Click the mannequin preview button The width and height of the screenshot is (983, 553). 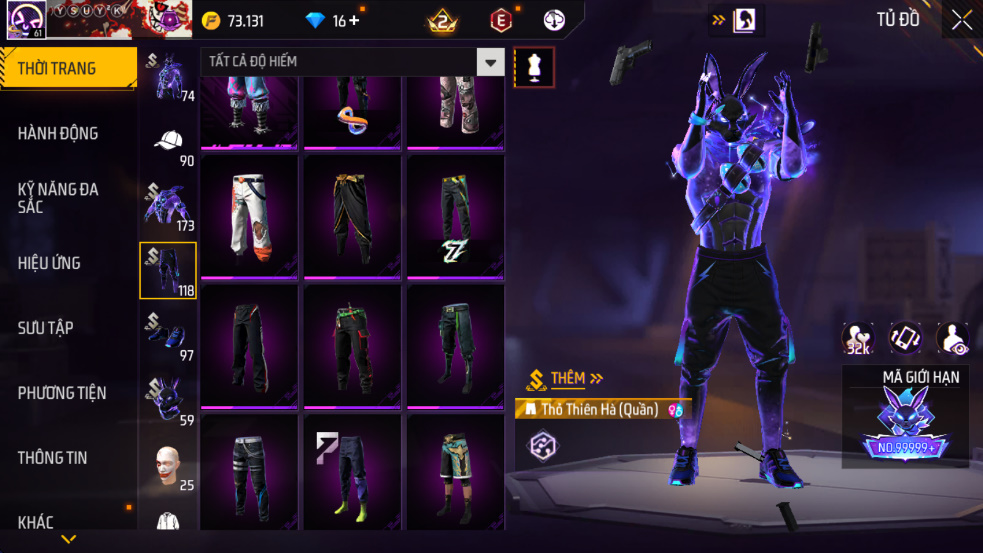[x=533, y=67]
